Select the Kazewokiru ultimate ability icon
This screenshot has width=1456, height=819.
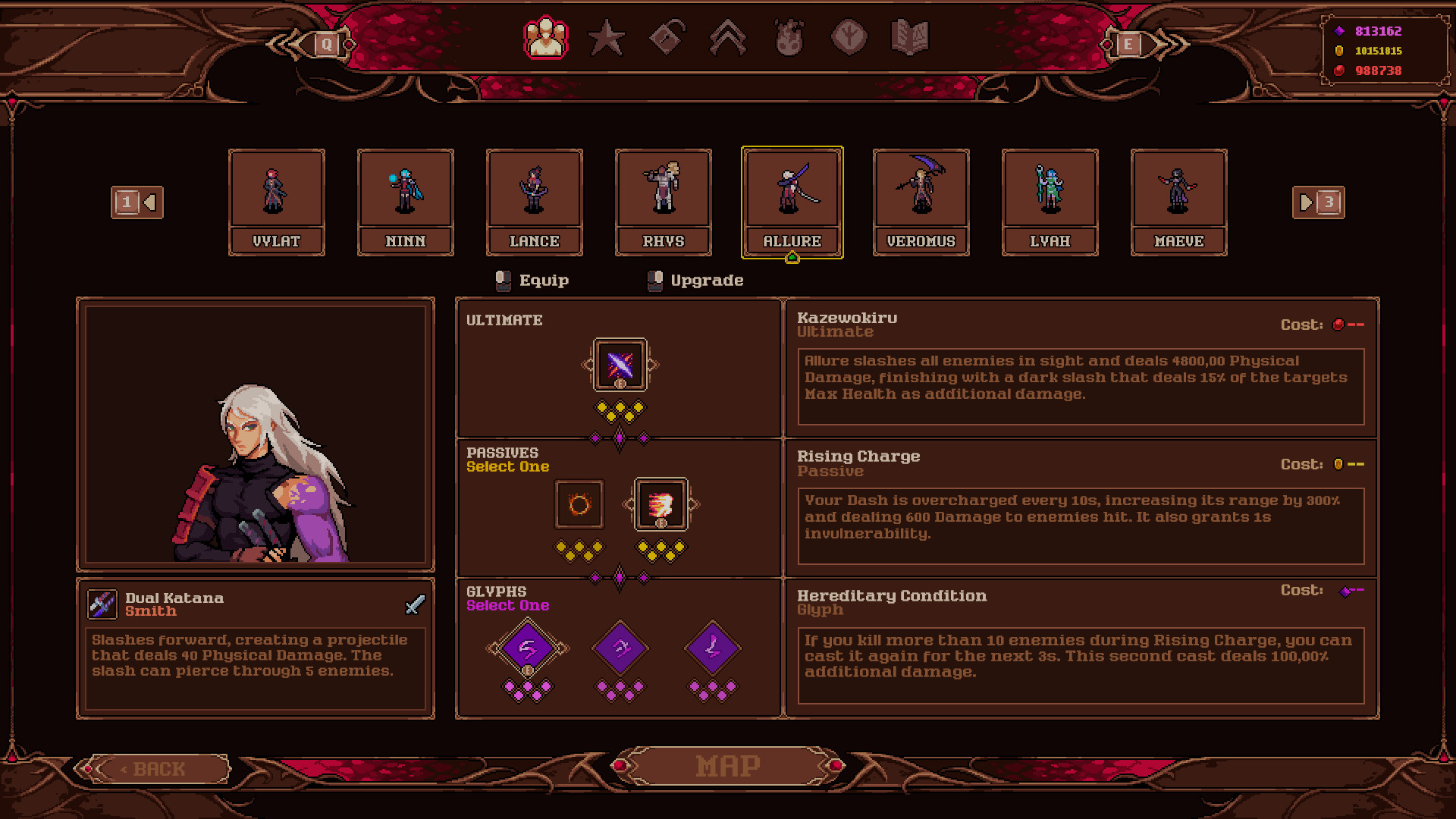click(x=620, y=366)
